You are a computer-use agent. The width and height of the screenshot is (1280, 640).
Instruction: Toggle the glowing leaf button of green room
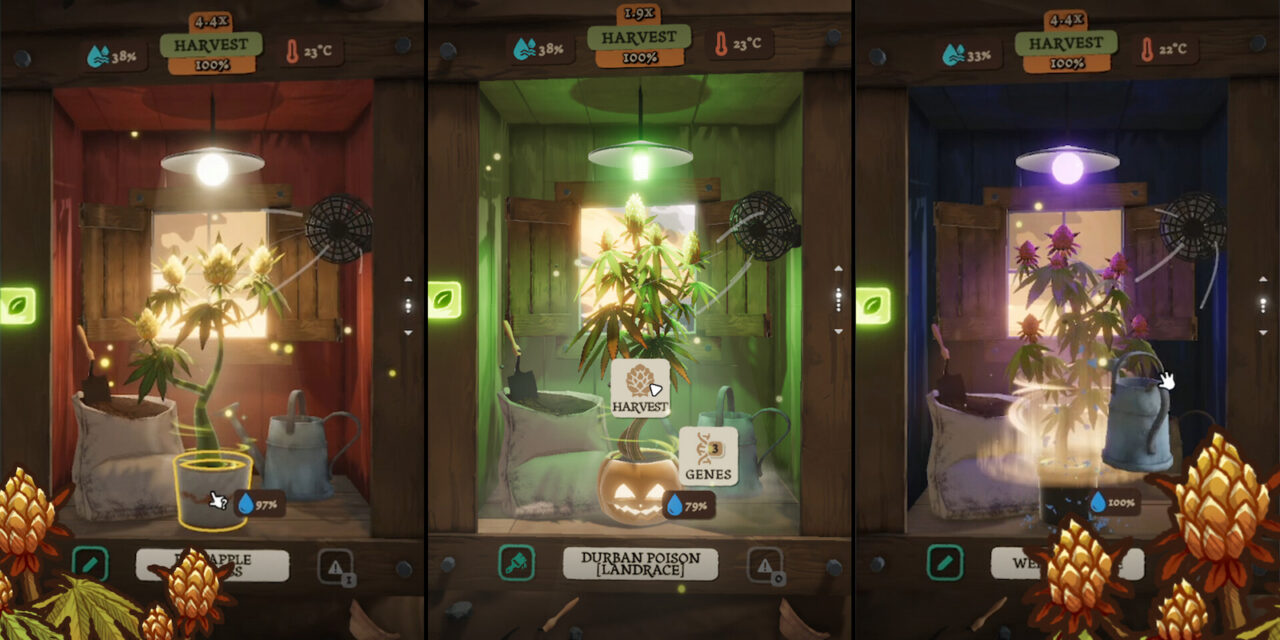pos(445,300)
